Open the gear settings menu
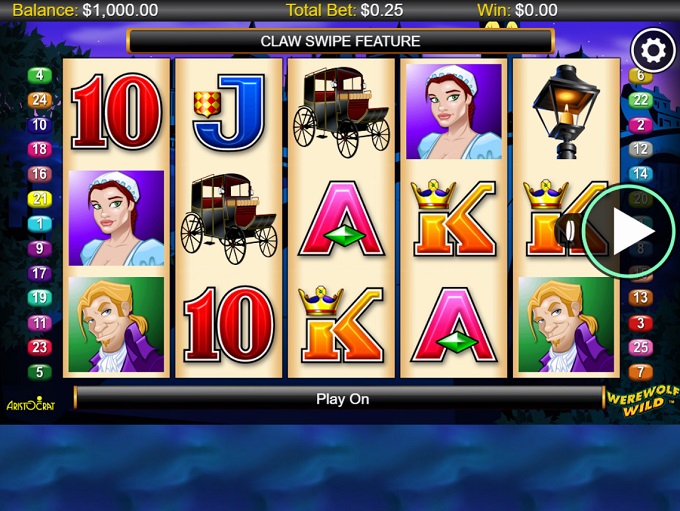 [x=653, y=49]
